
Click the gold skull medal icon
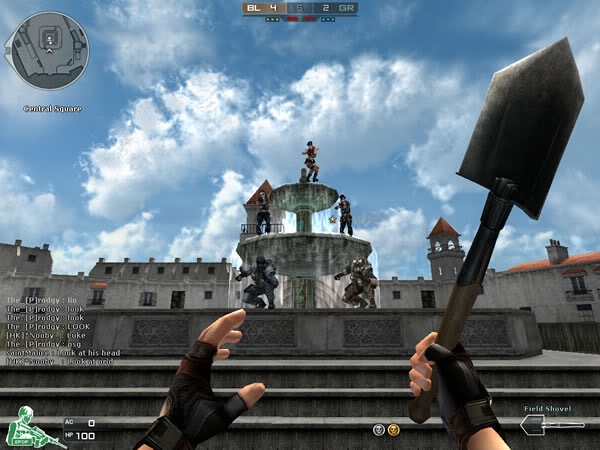(x=394, y=429)
